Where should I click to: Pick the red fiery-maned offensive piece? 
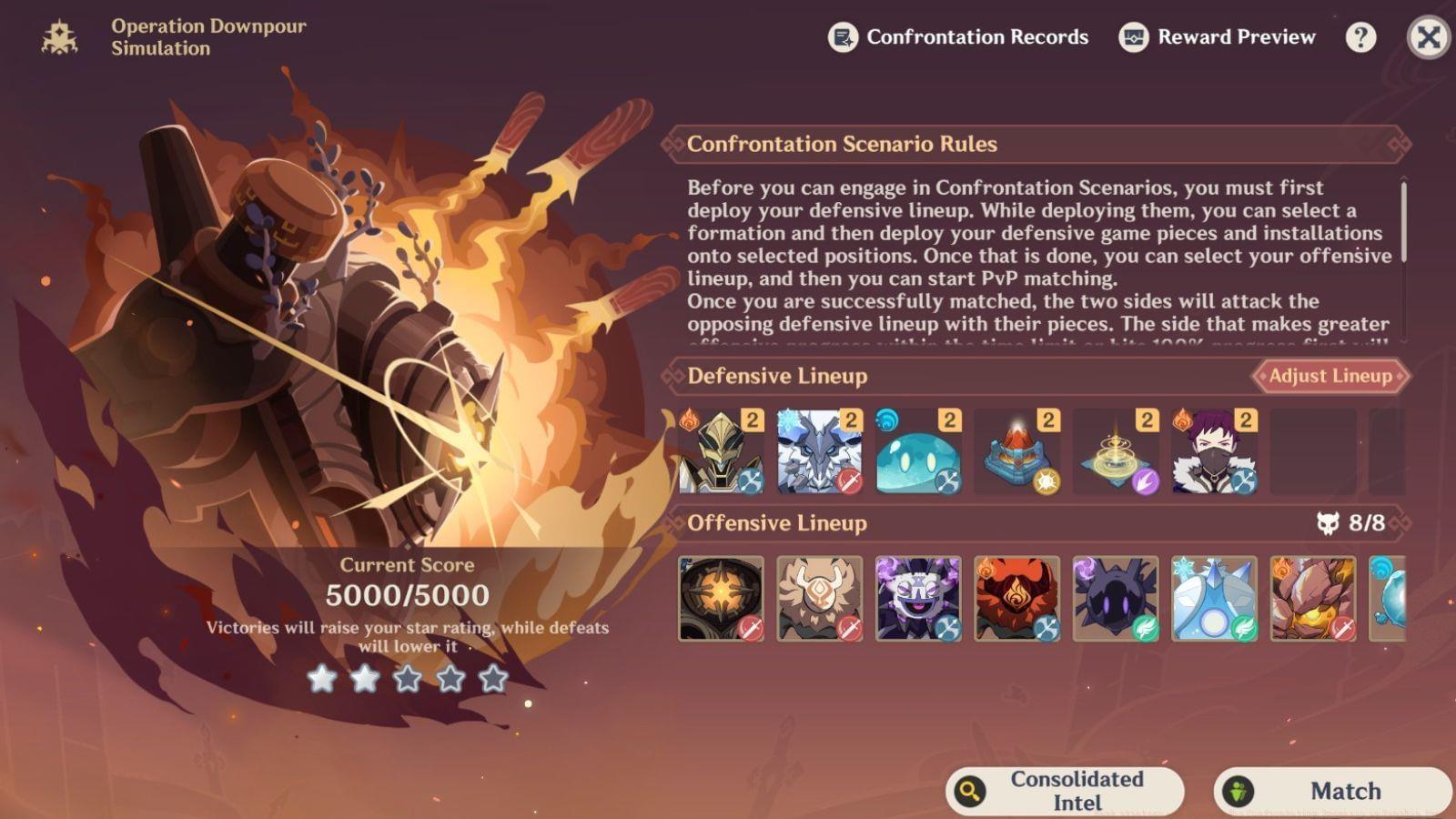(1016, 599)
